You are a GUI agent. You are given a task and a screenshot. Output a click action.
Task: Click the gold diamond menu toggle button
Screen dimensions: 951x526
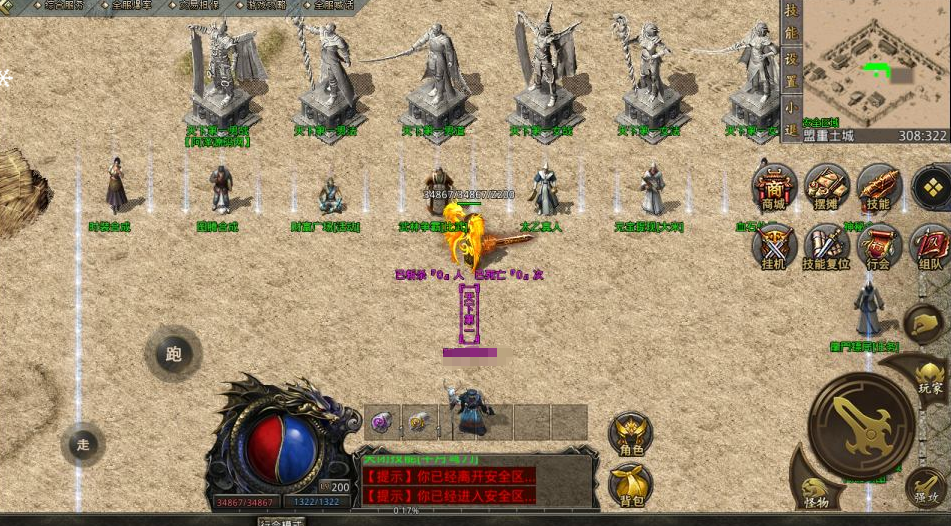pyautogui.click(x=931, y=187)
